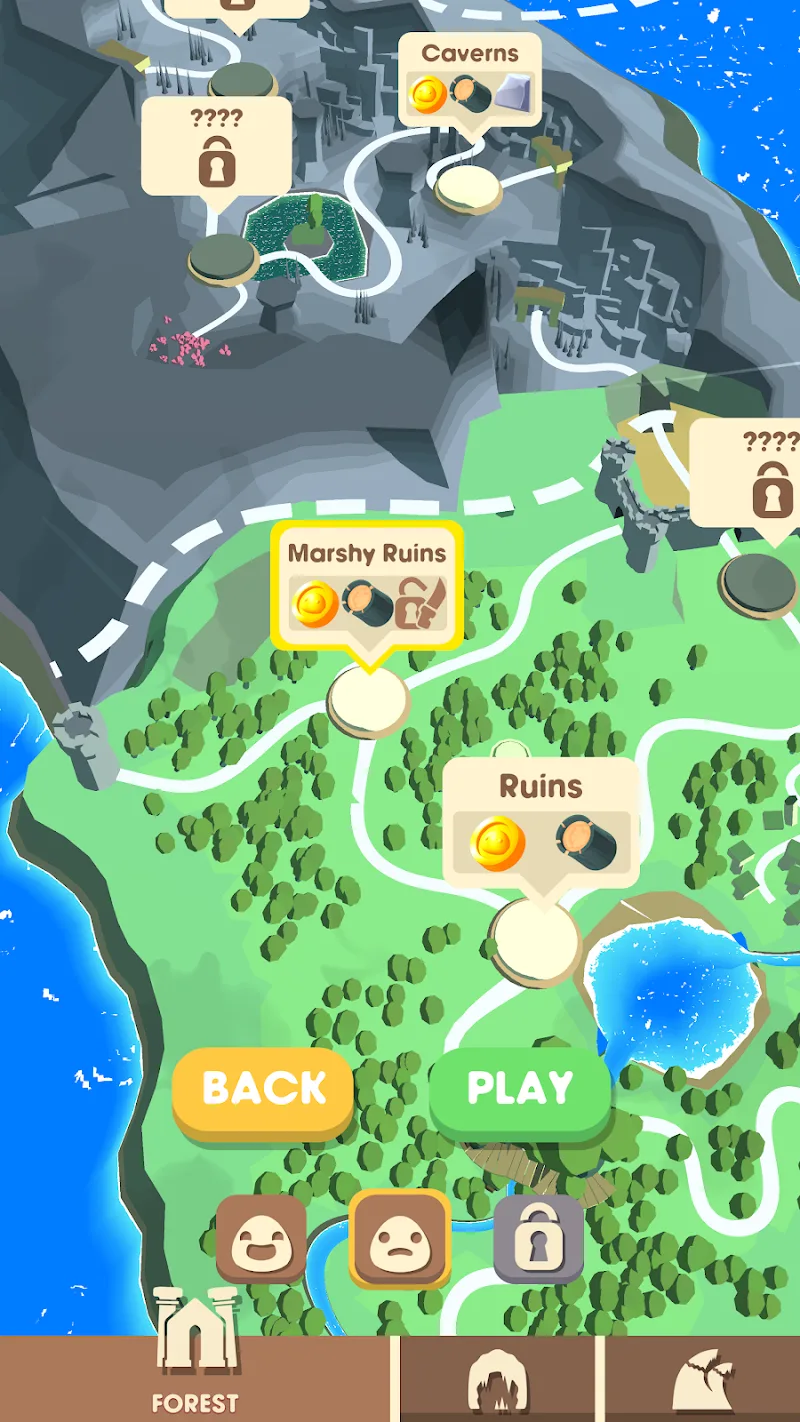
Task: Select the Marshy Ruins level bubble
Action: pyautogui.click(x=367, y=586)
